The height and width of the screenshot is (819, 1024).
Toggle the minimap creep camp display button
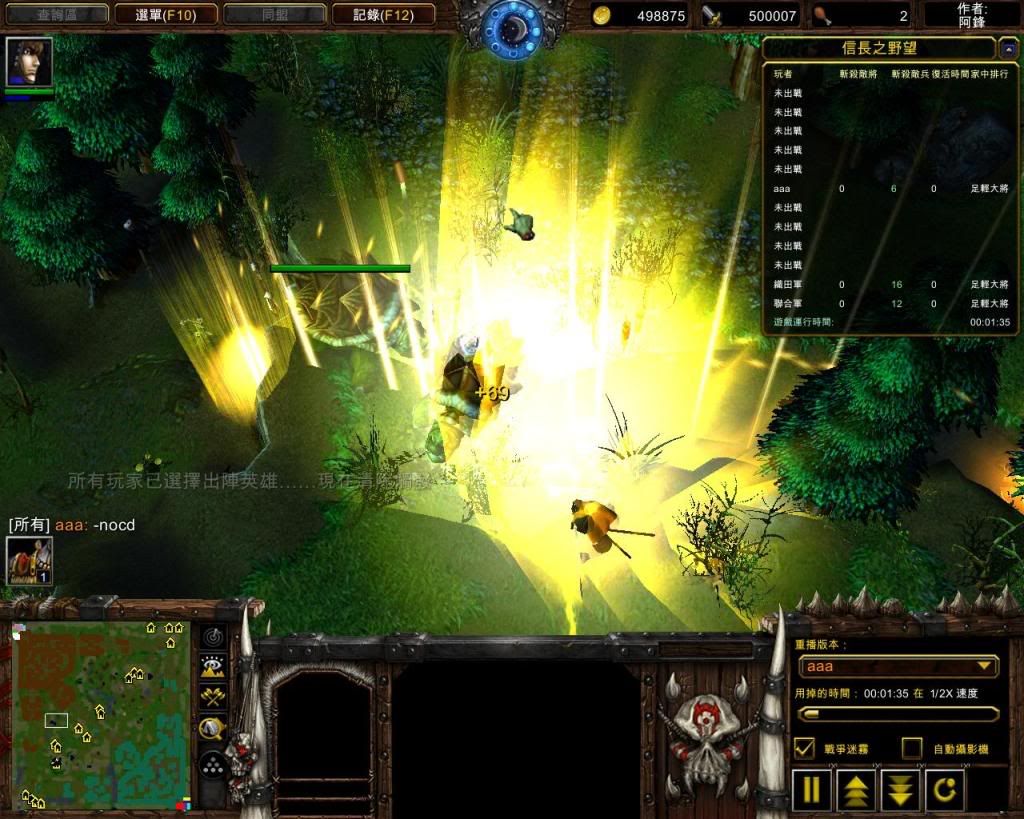tap(212, 729)
